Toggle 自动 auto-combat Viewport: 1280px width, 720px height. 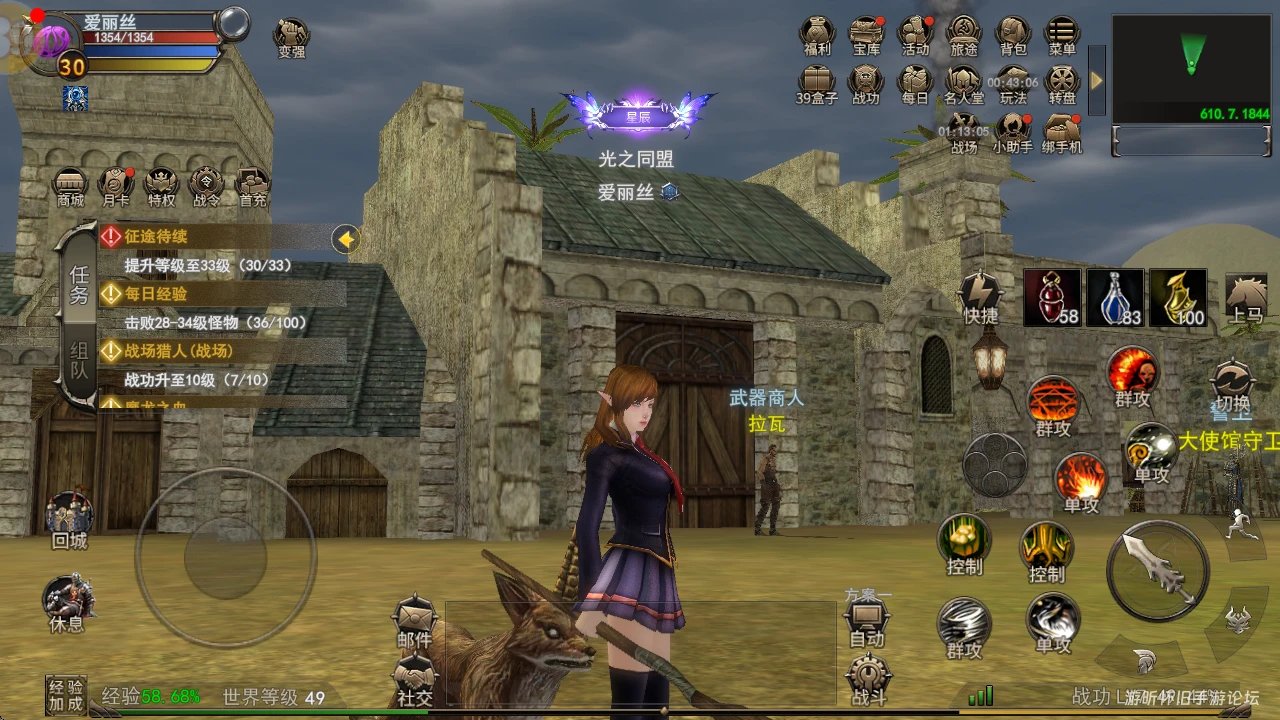pyautogui.click(x=866, y=627)
